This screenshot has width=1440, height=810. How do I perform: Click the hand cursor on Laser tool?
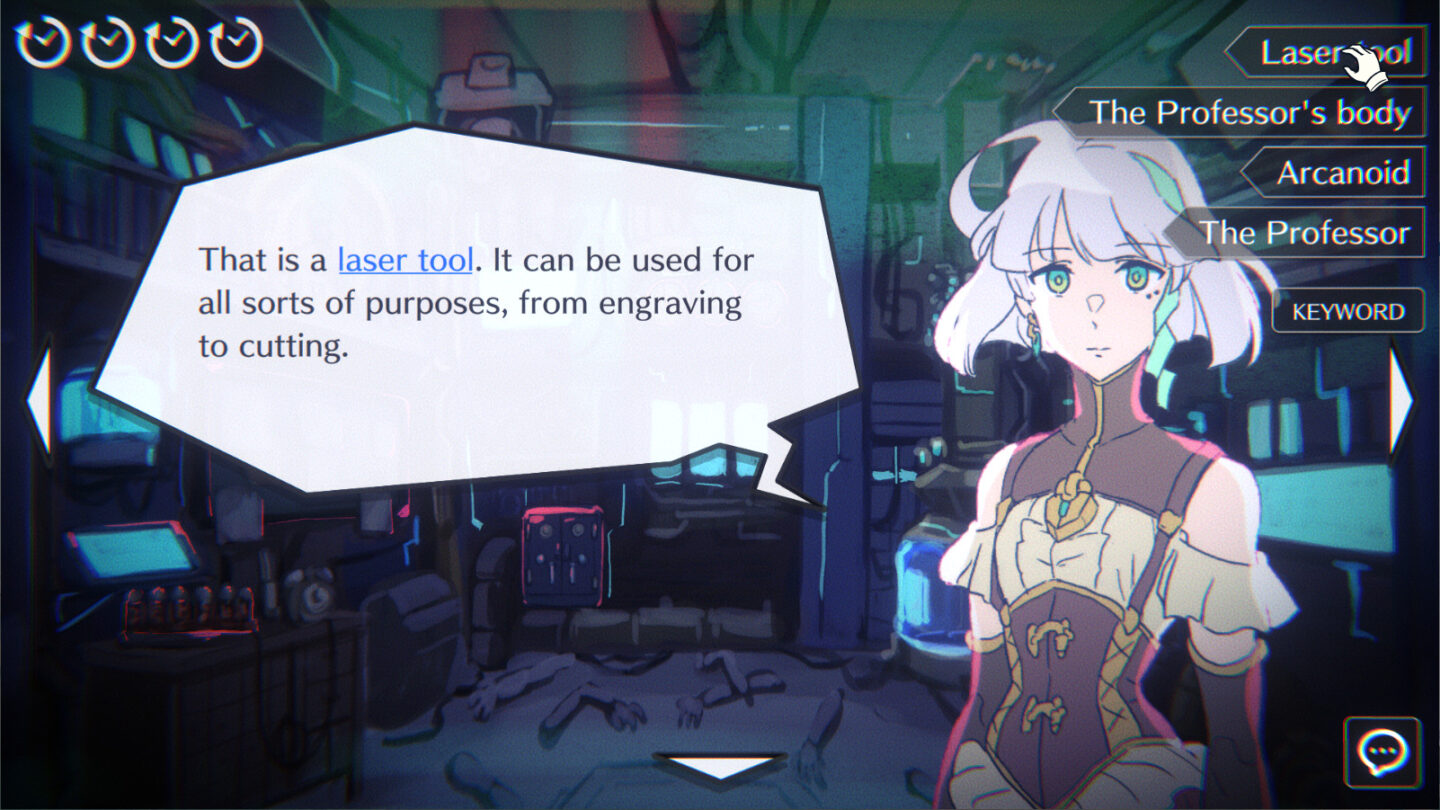pyautogui.click(x=1358, y=62)
